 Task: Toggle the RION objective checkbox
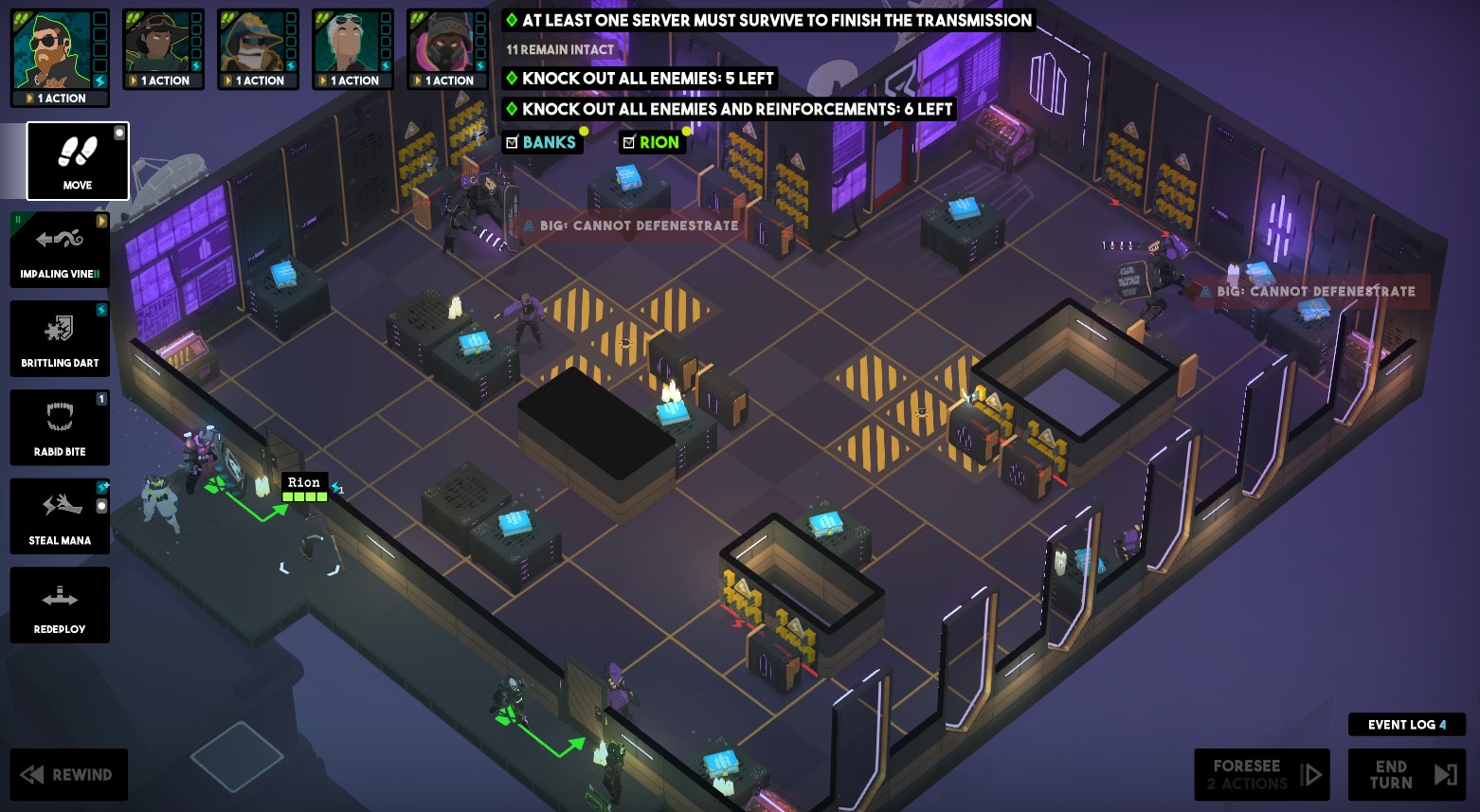point(630,142)
